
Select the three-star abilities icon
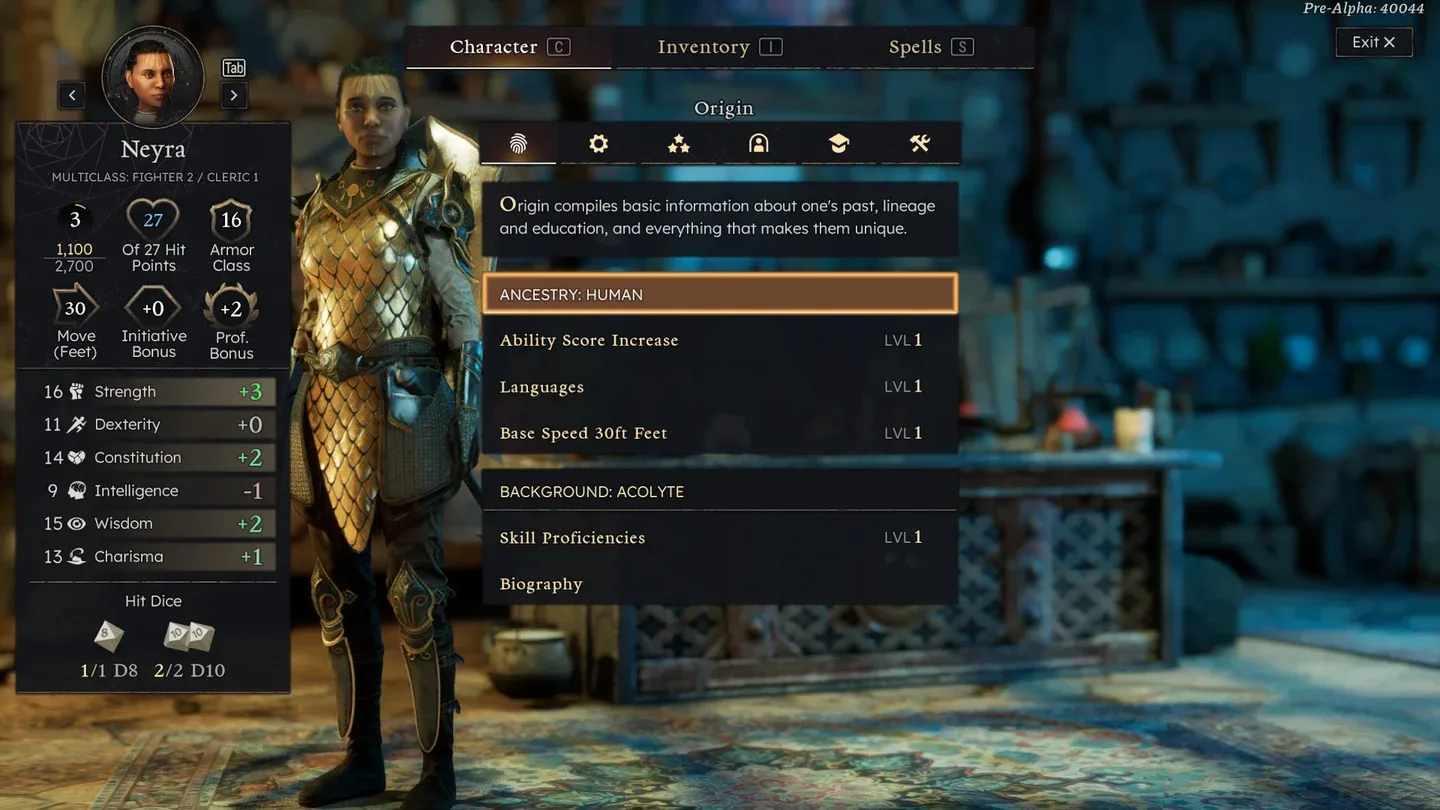(x=678, y=143)
